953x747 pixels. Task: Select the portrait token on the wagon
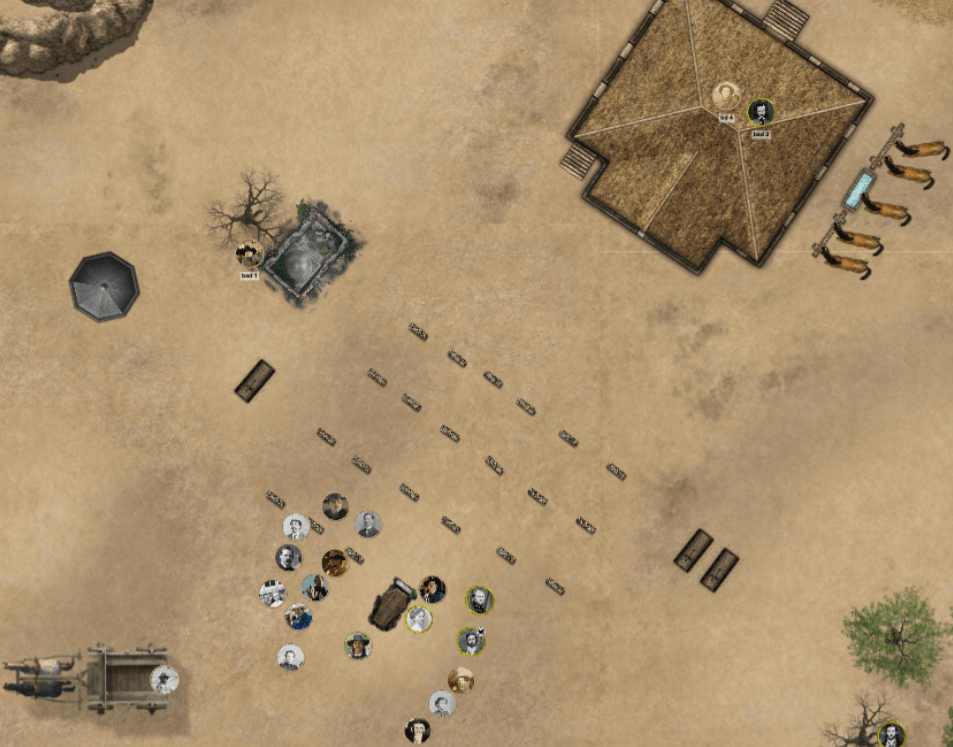coord(164,680)
